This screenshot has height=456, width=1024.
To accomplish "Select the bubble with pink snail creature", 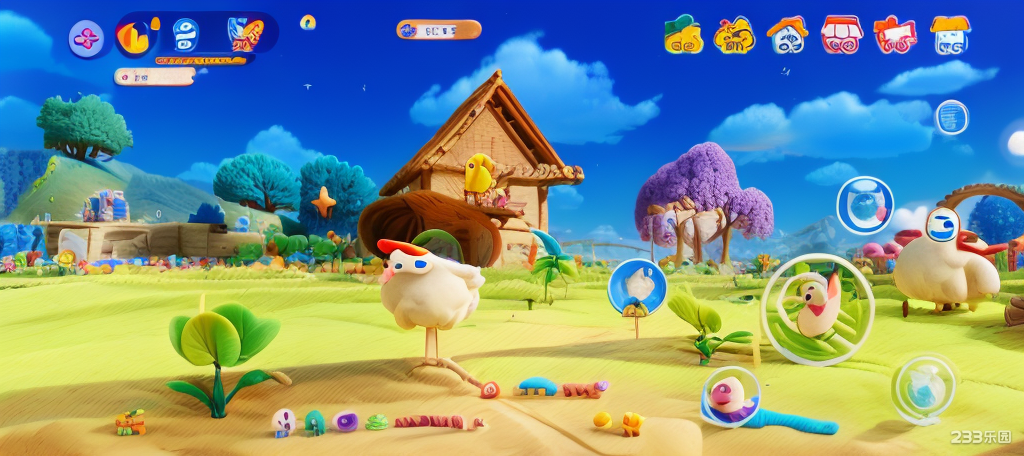I will click(x=730, y=396).
